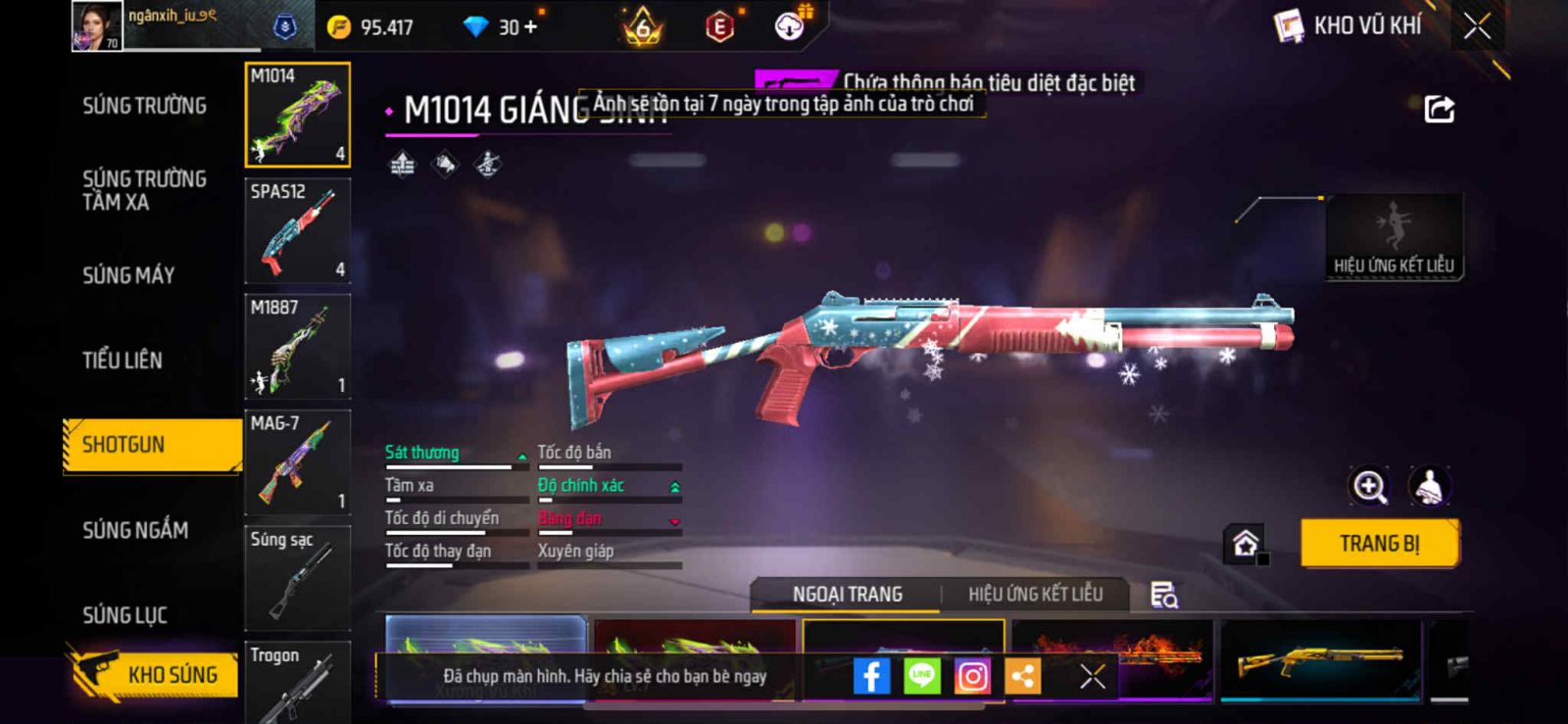Share the screenshot on Instagram
The width and height of the screenshot is (1568, 724).
972,676
